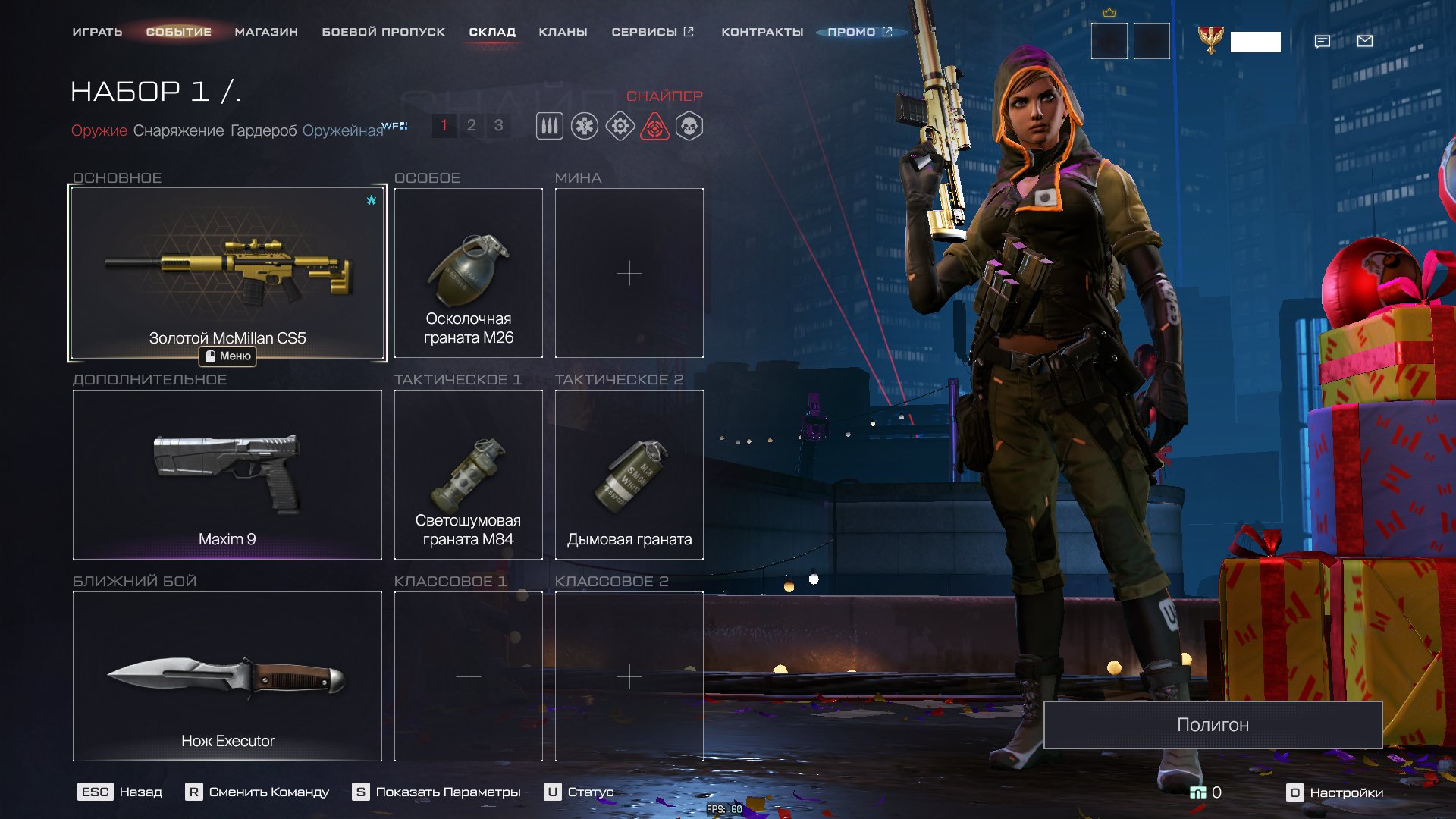Open the mail envelope icon
This screenshot has height=819, width=1456.
click(1365, 41)
